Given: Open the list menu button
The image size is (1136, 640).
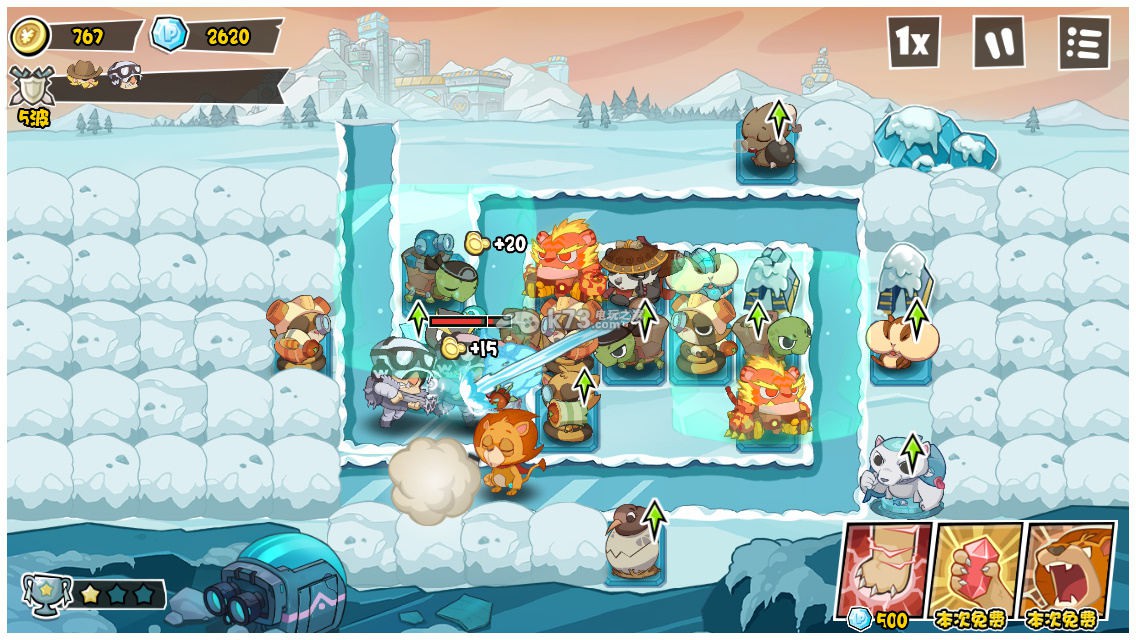Looking at the screenshot, I should [x=1084, y=43].
